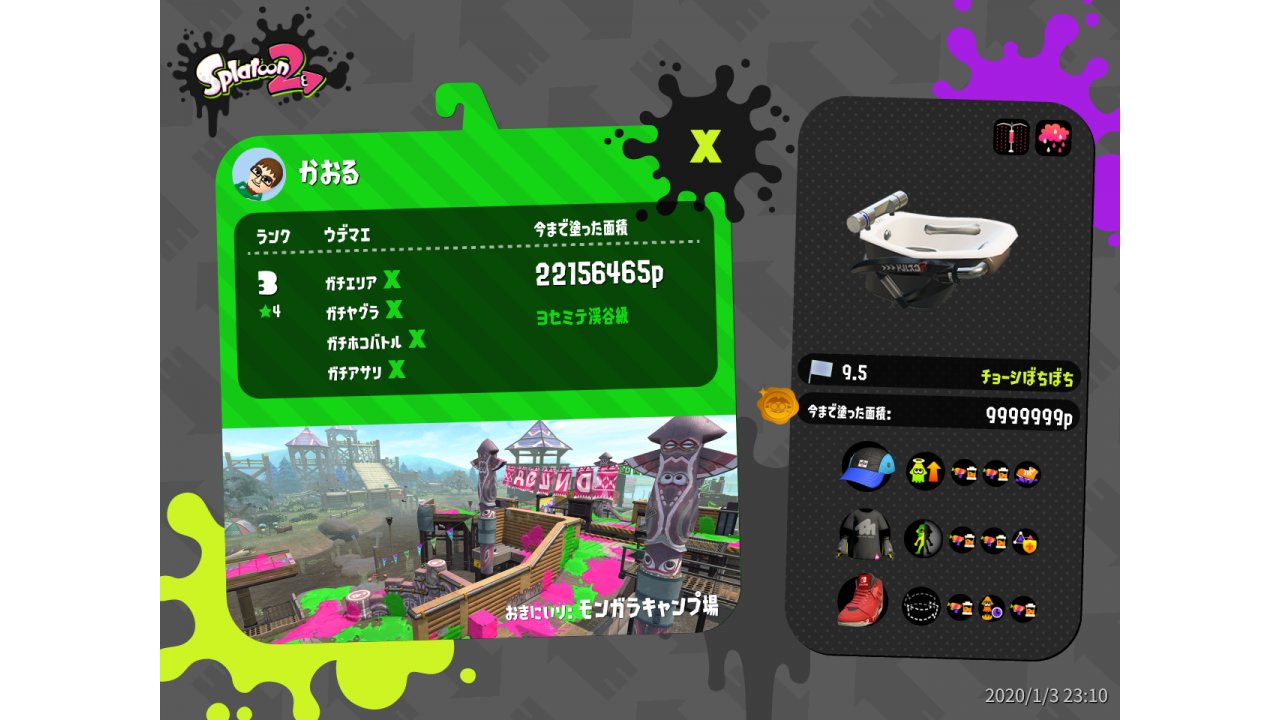Click the Ink Storm special icon
Viewport: 1280px width, 720px height.
[x=1053, y=138]
